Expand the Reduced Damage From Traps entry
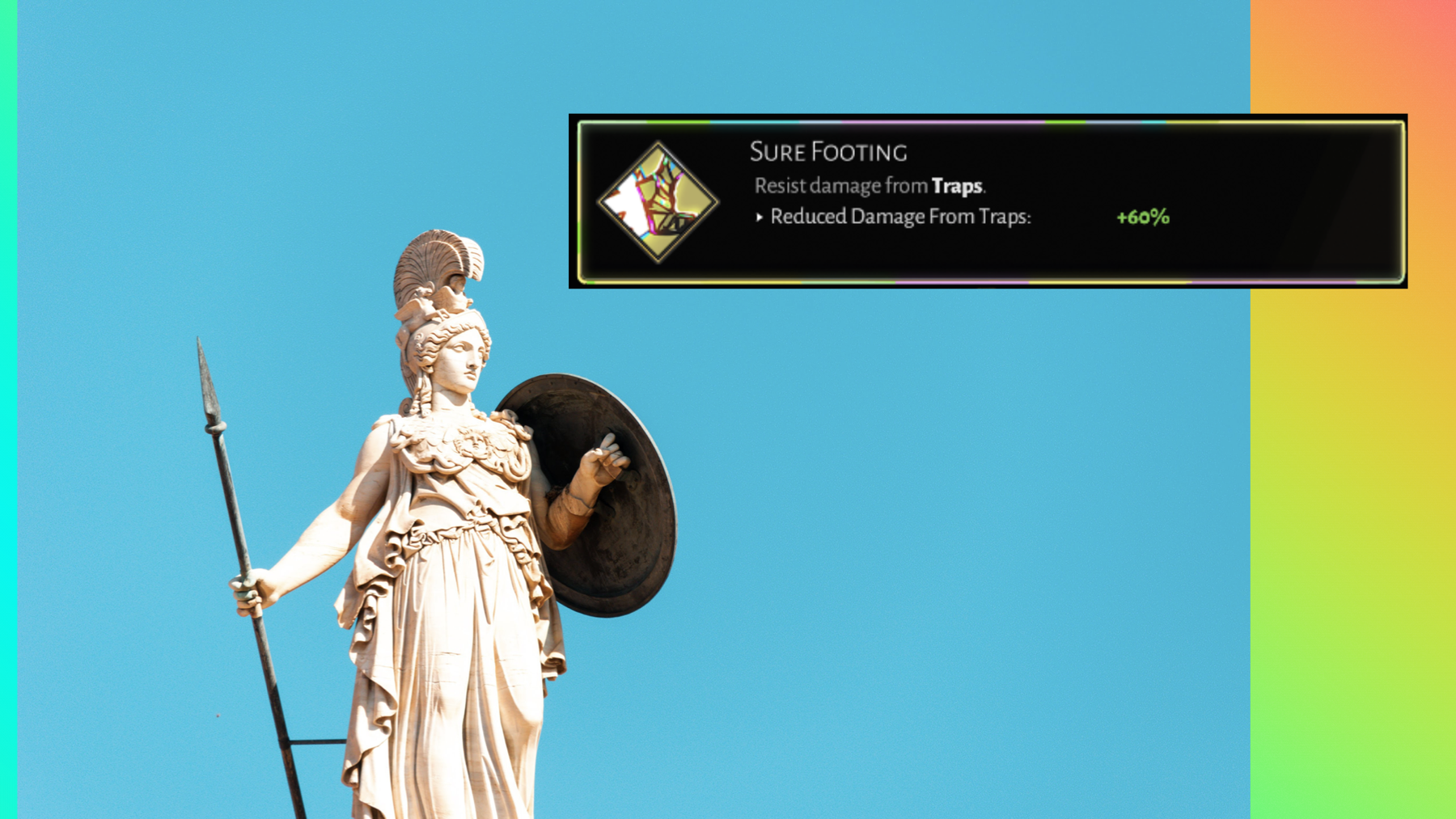This screenshot has width=1456, height=819. 904,217
